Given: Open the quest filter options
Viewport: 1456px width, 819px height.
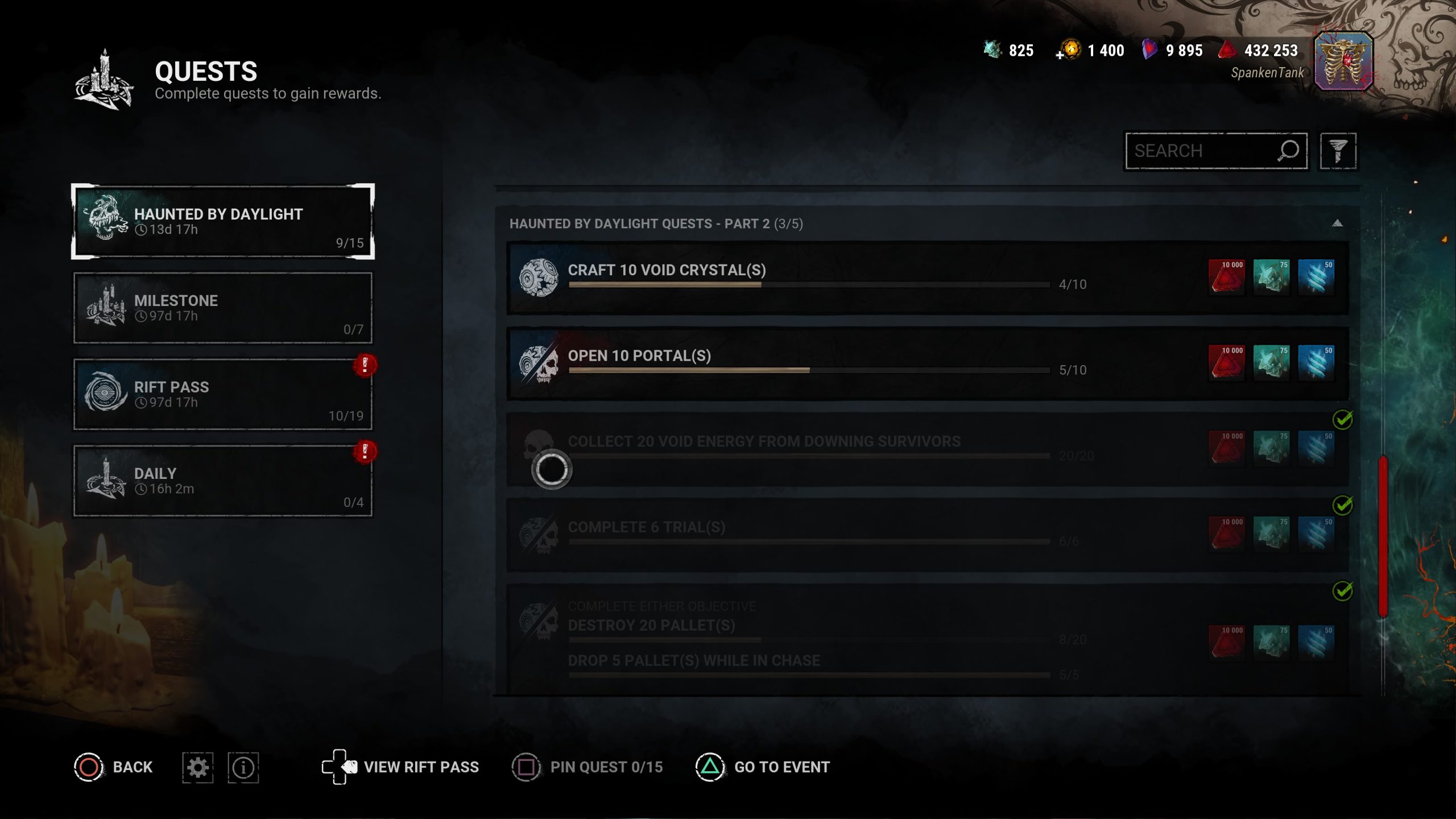Looking at the screenshot, I should (1338, 151).
